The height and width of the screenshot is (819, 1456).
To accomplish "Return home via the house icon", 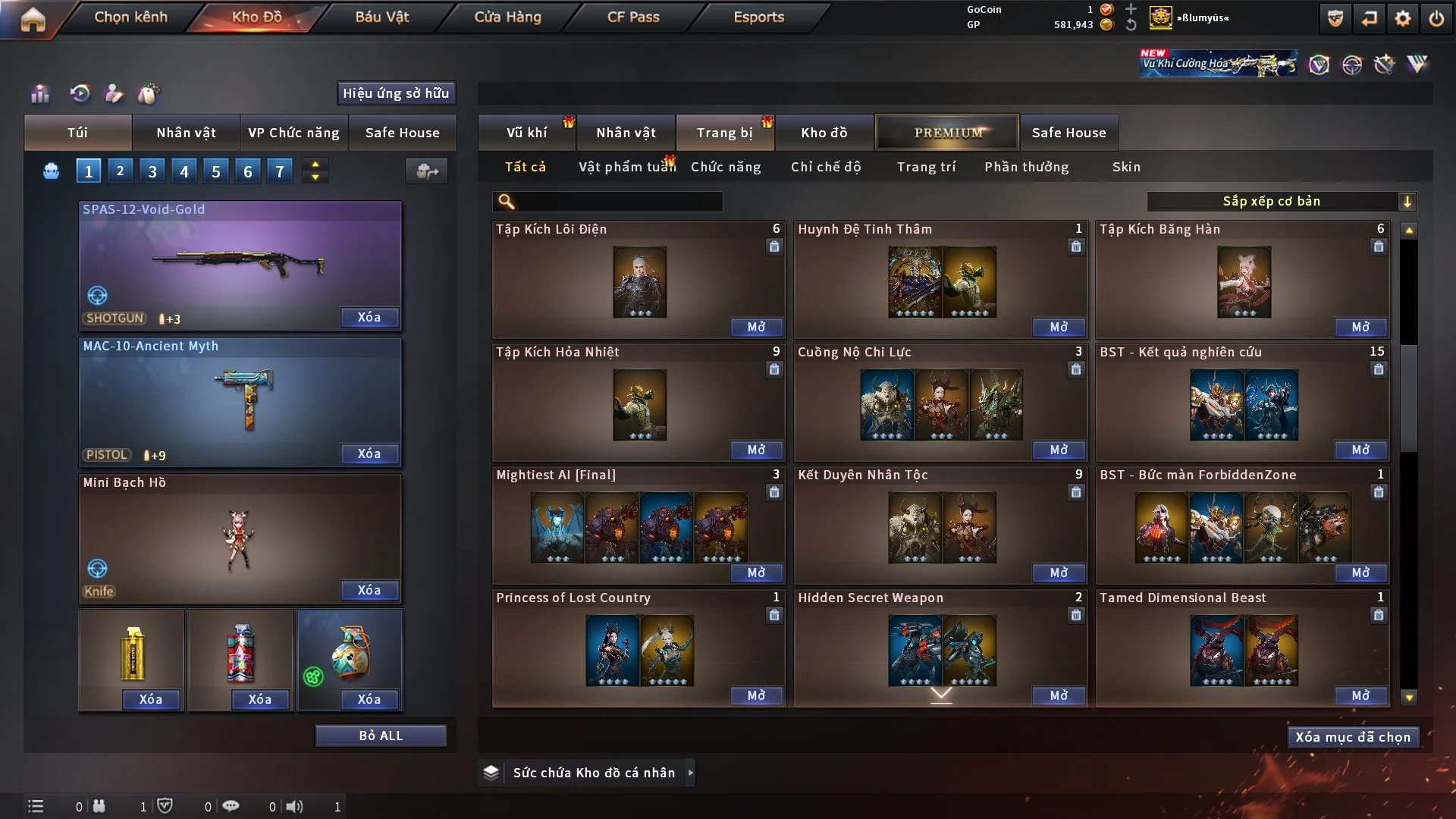I will point(33,19).
